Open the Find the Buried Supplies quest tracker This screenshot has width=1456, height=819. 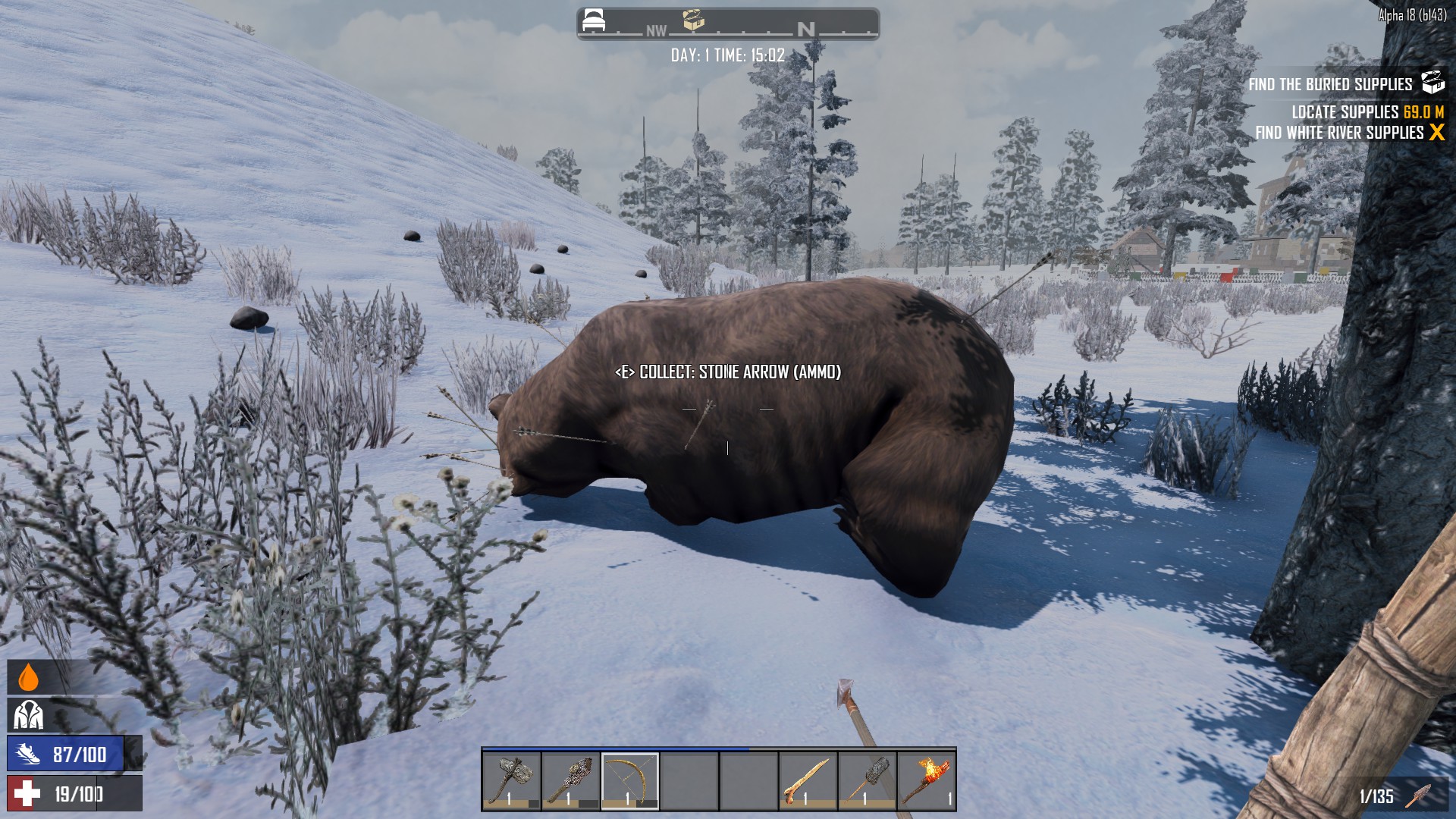coord(1330,84)
